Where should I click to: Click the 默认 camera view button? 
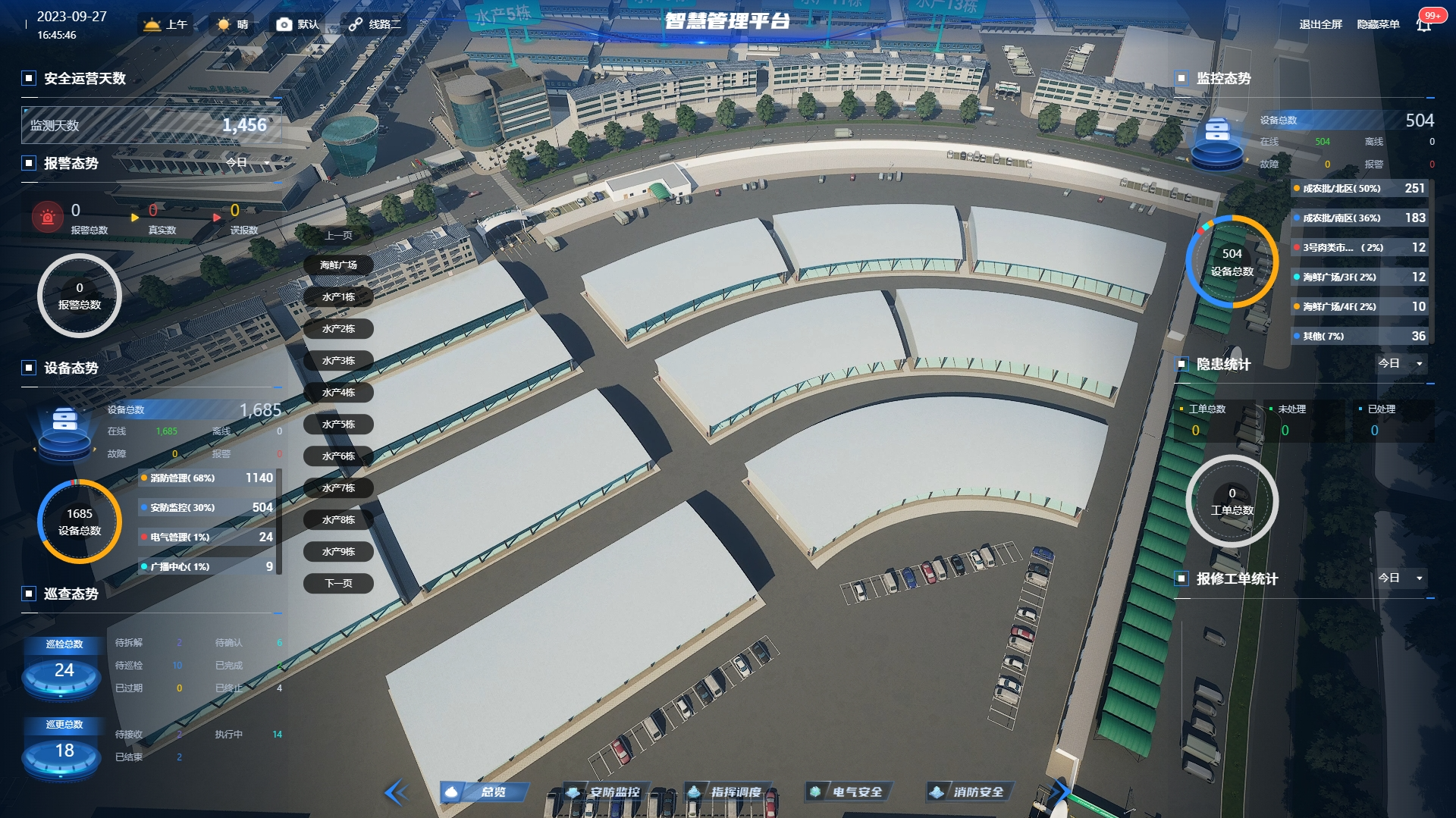click(x=297, y=24)
